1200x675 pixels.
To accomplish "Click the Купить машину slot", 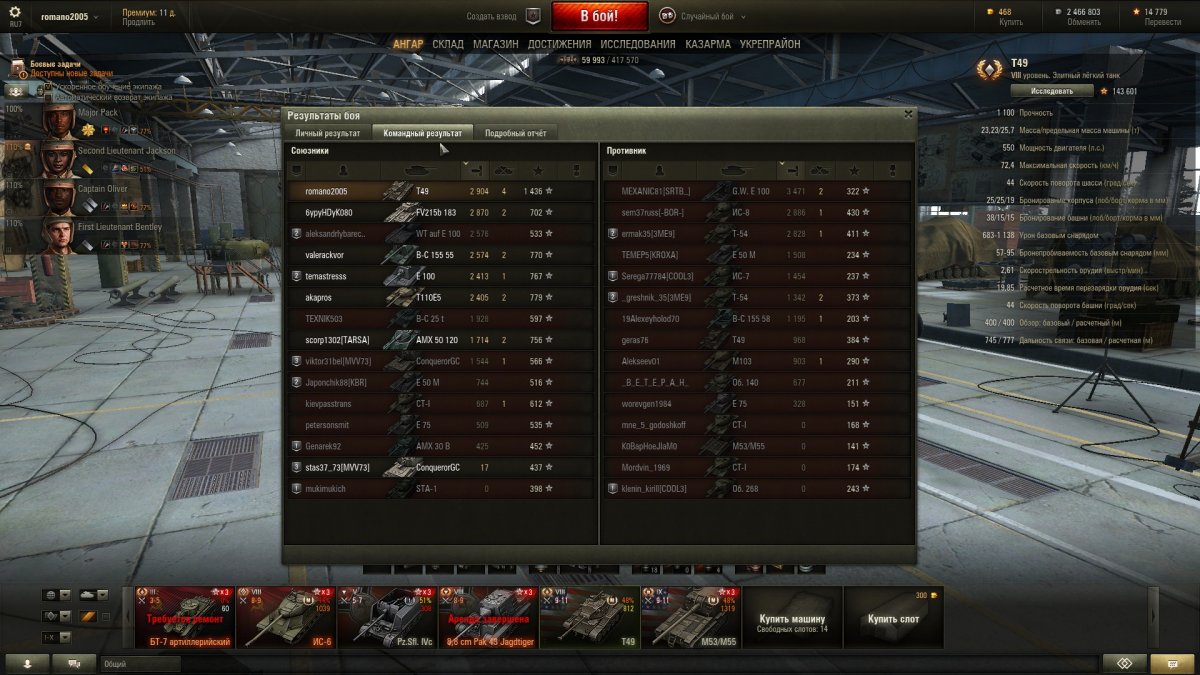I will click(793, 617).
